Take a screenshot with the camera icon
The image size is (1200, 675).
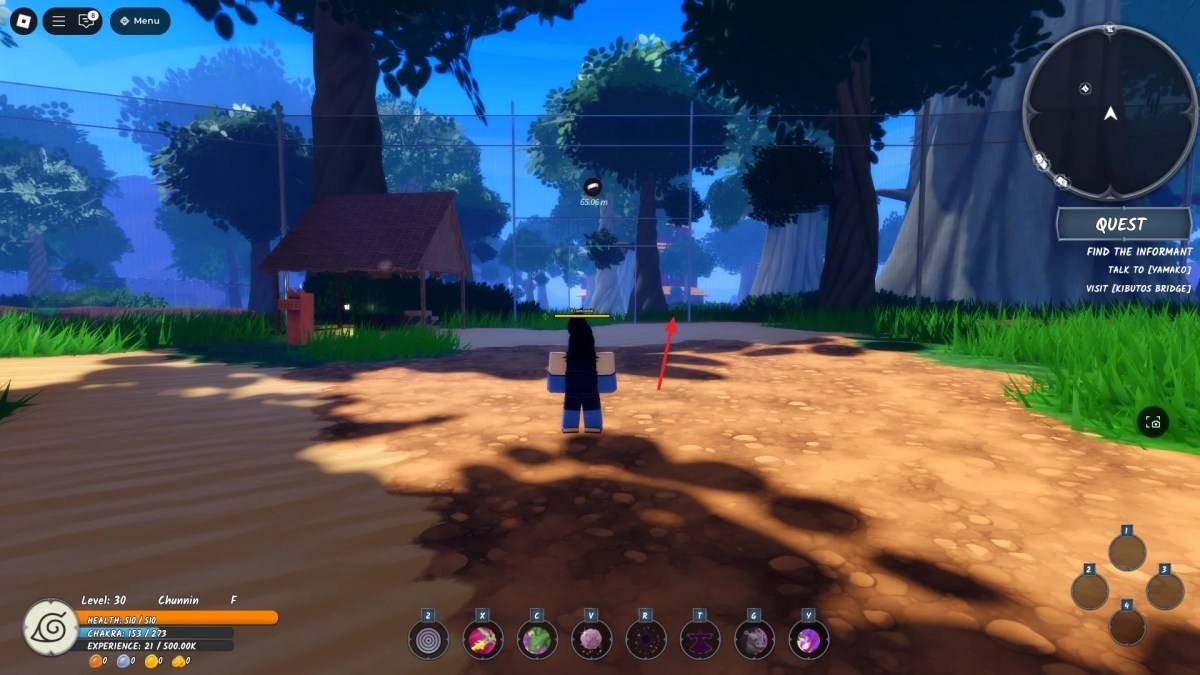point(1153,422)
